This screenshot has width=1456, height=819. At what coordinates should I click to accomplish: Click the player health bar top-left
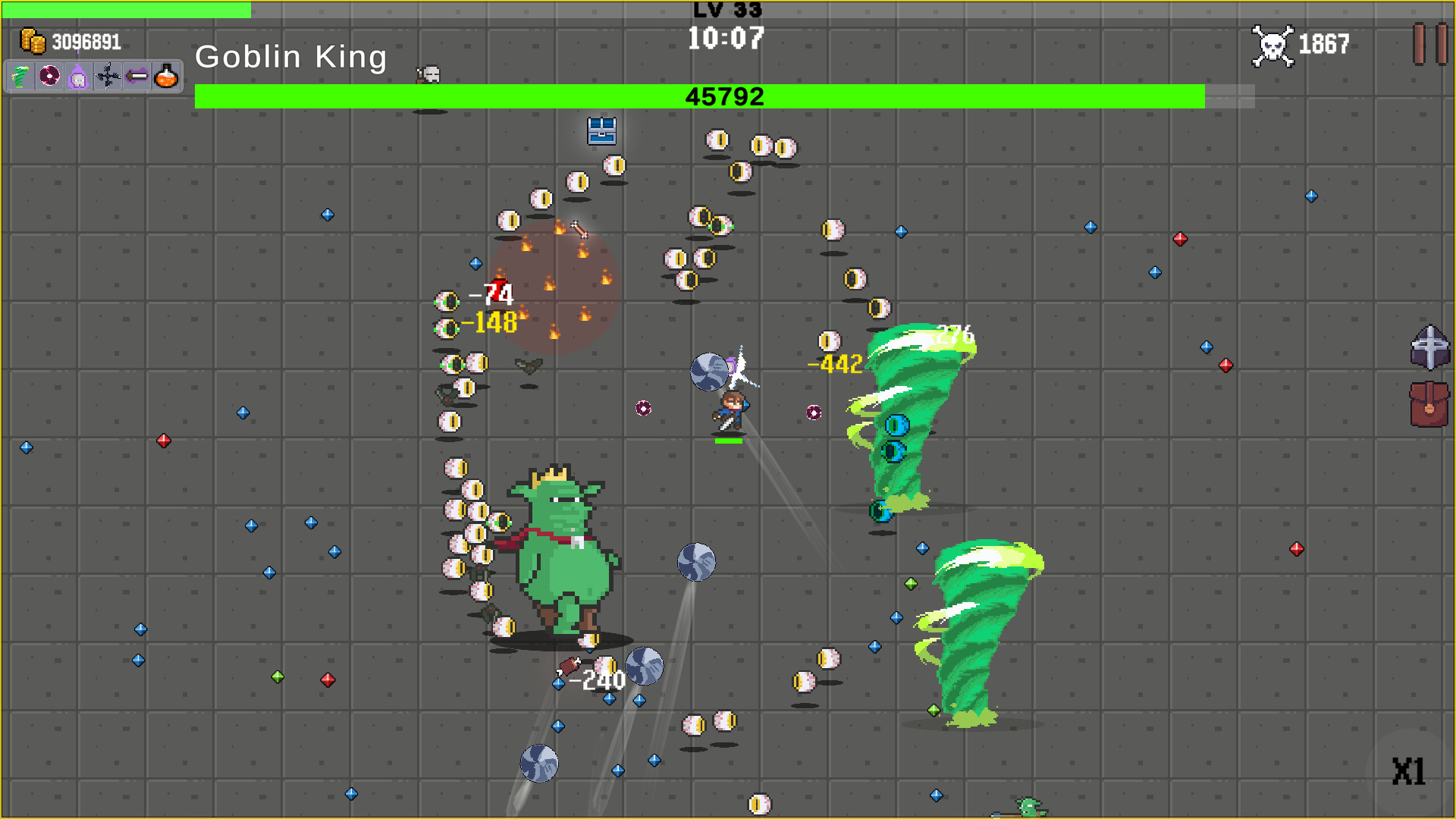coord(125,8)
